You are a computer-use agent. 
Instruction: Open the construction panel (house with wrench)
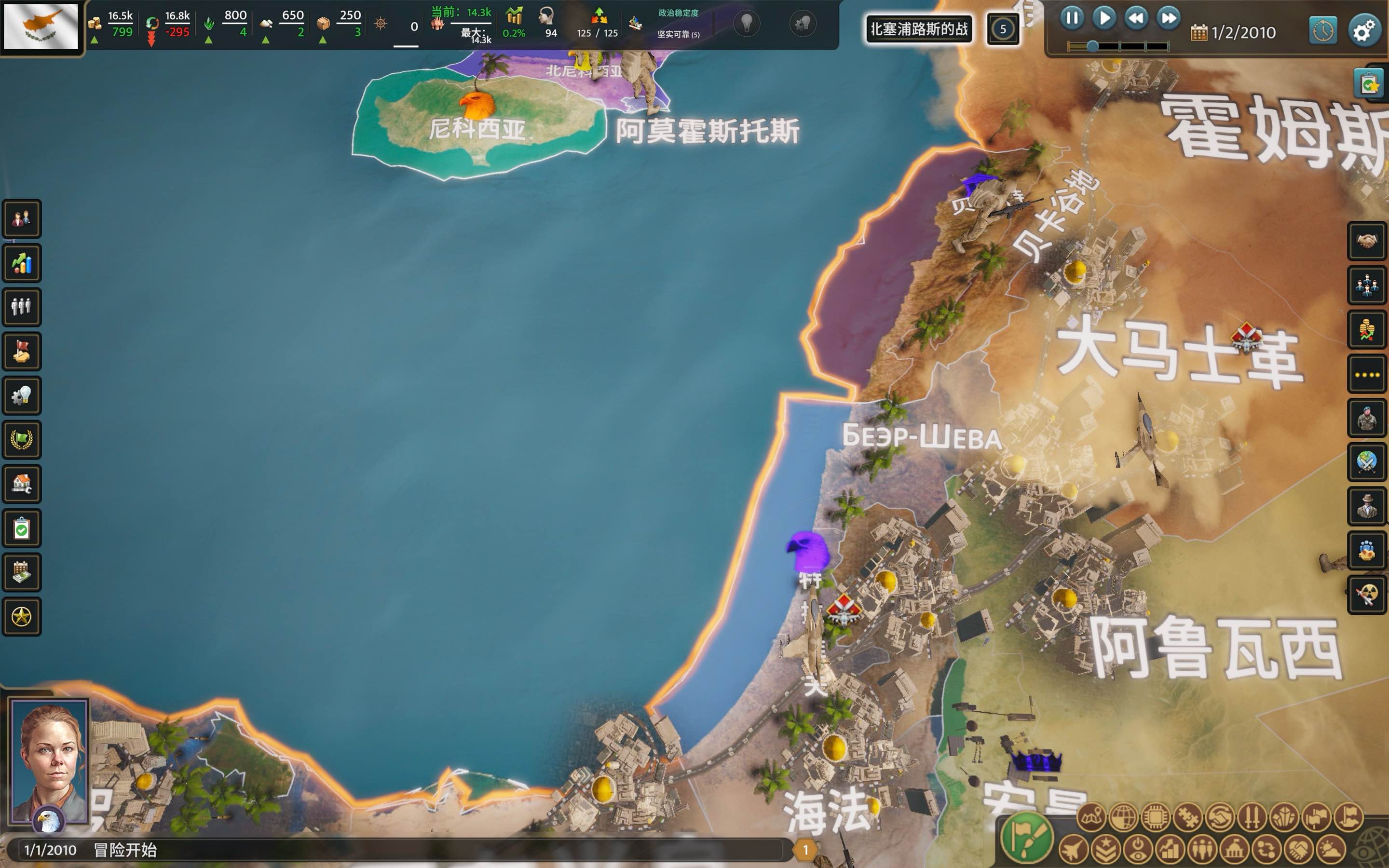click(x=22, y=485)
